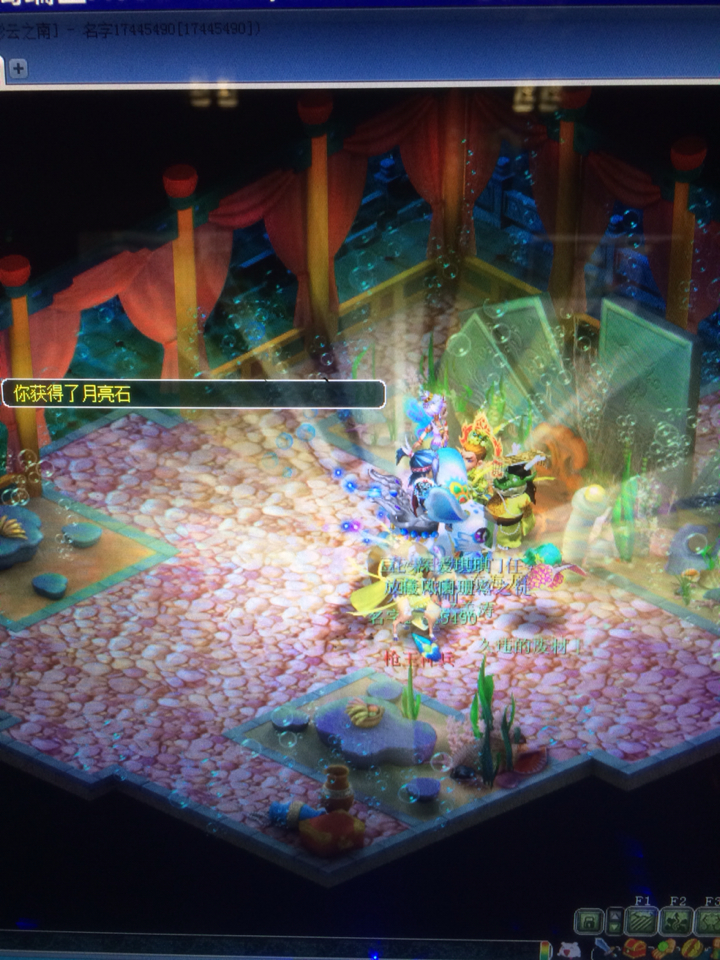Open a new tab with the plus button
This screenshot has height=960, width=720.
click(x=18, y=68)
